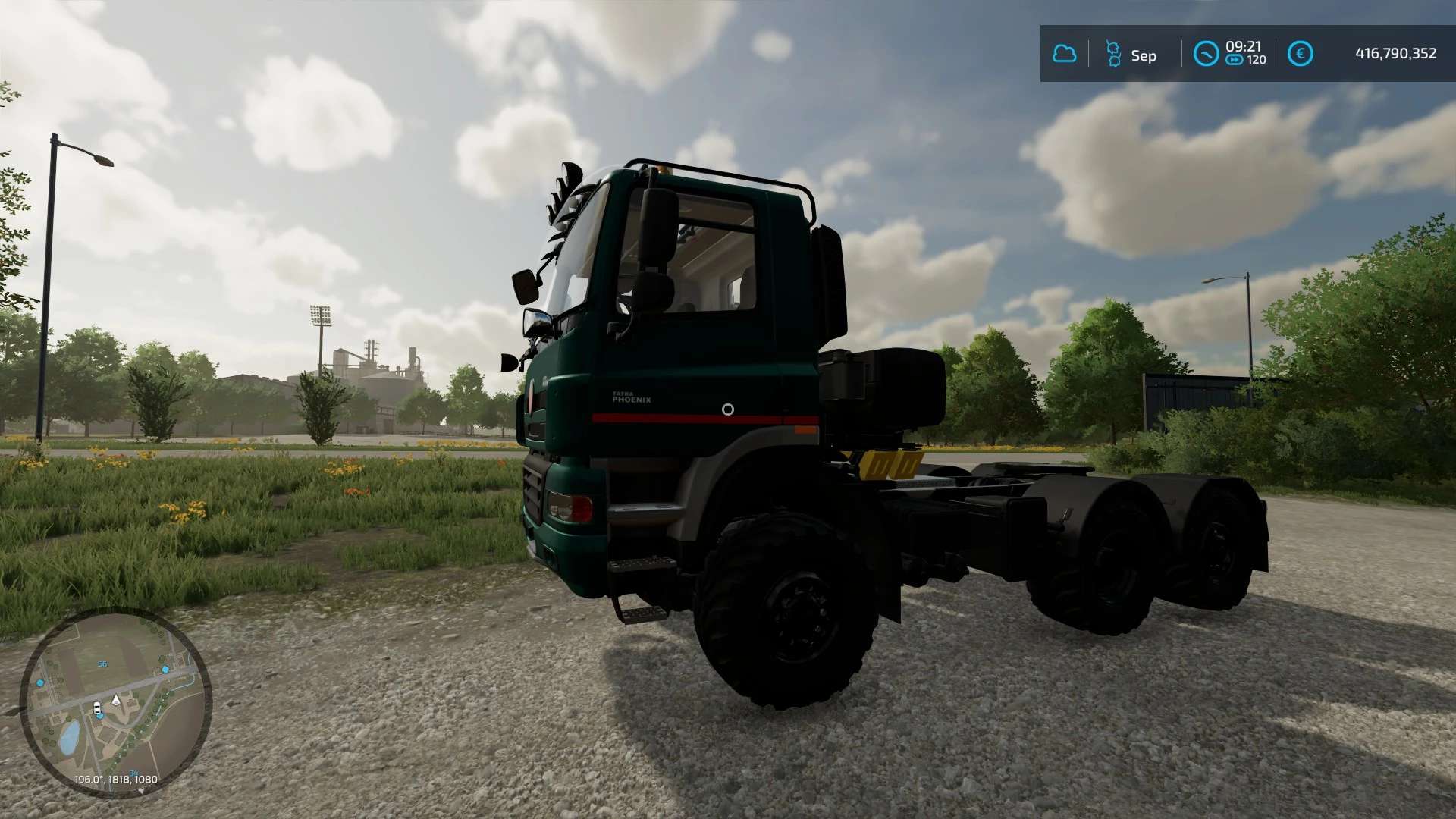Open the circular minimap
The width and height of the screenshot is (1456, 819).
115,701
